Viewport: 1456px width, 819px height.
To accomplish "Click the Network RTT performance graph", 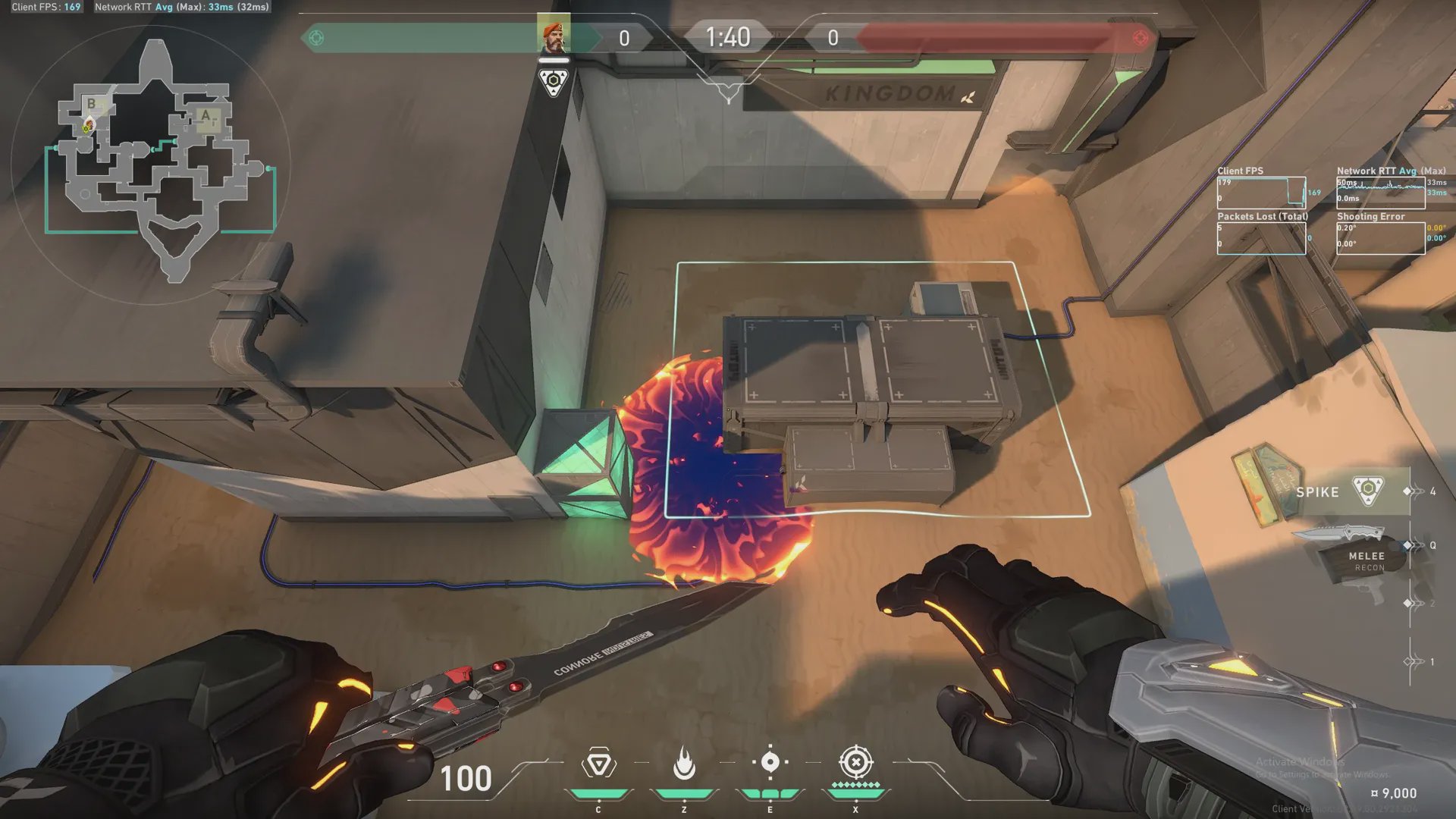I will [1380, 193].
